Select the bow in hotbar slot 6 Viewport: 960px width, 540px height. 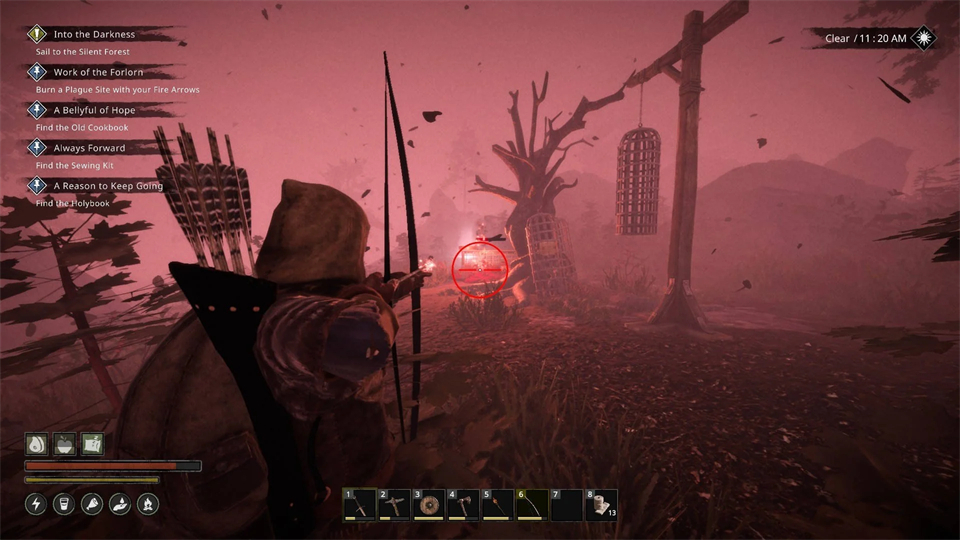coord(532,505)
